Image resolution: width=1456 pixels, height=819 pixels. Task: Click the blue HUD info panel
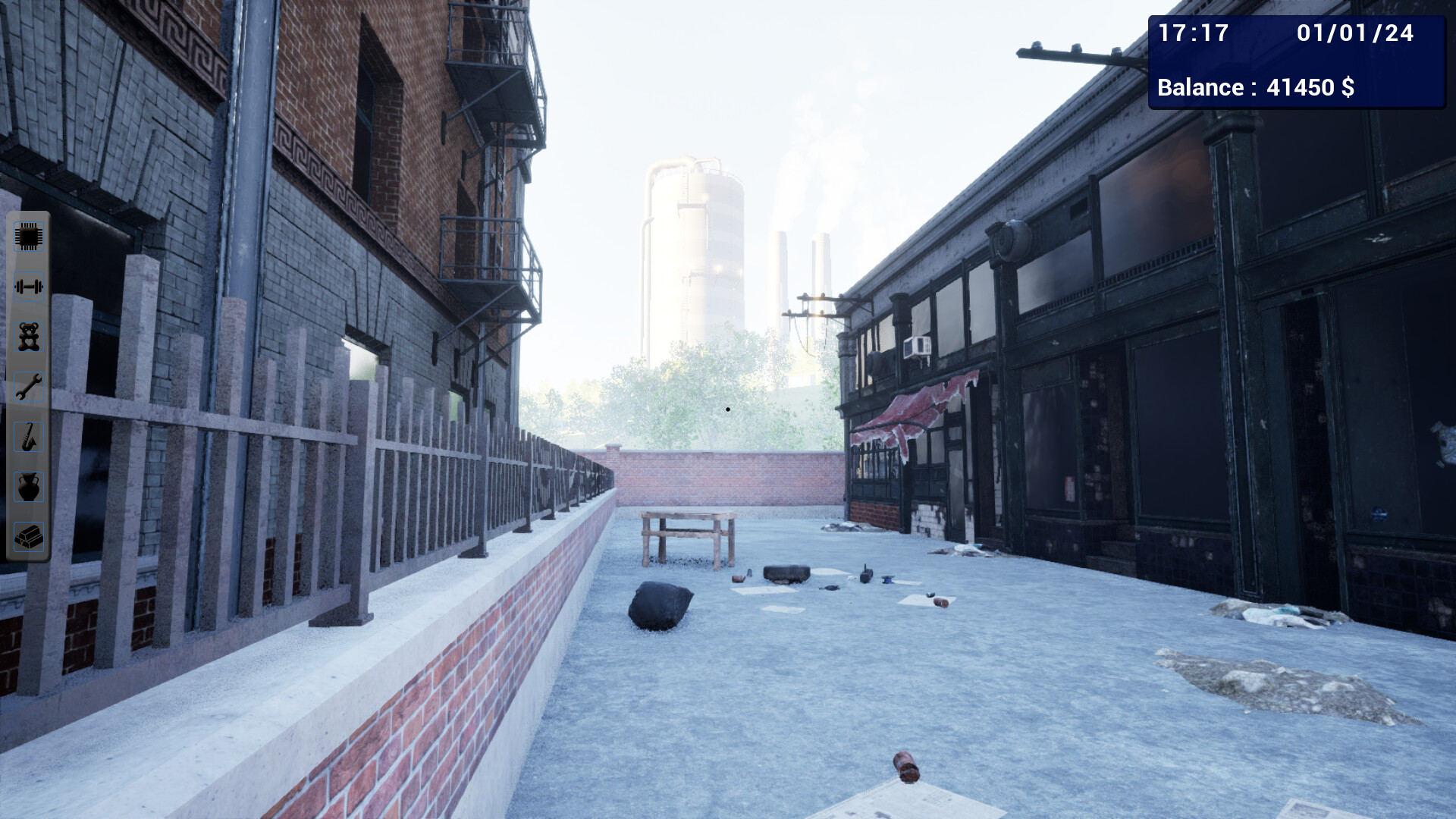(x=1297, y=61)
